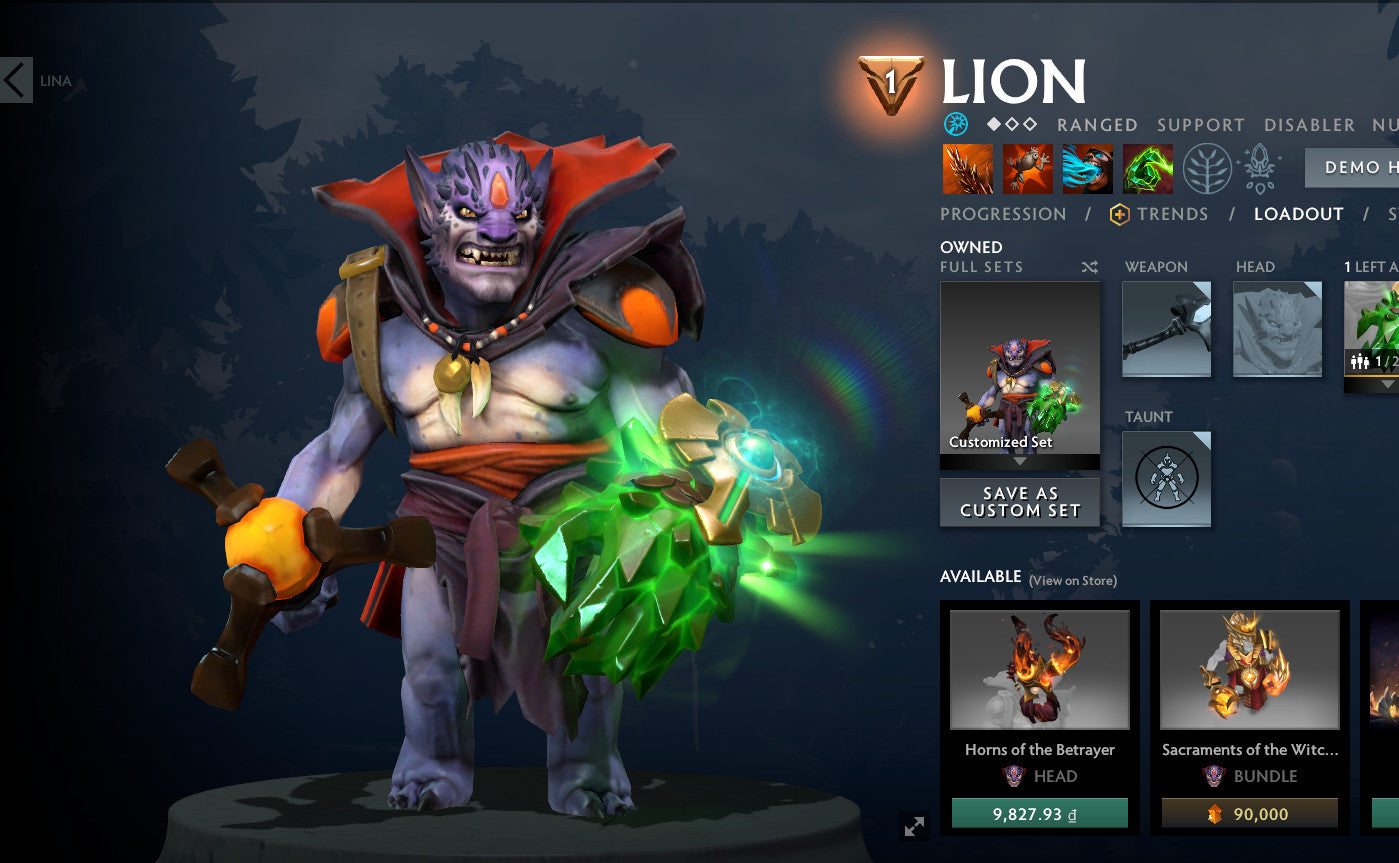The height and width of the screenshot is (863, 1399).
Task: Toggle the Immortal rarity filter next to TRENDS
Action: pos(1120,214)
